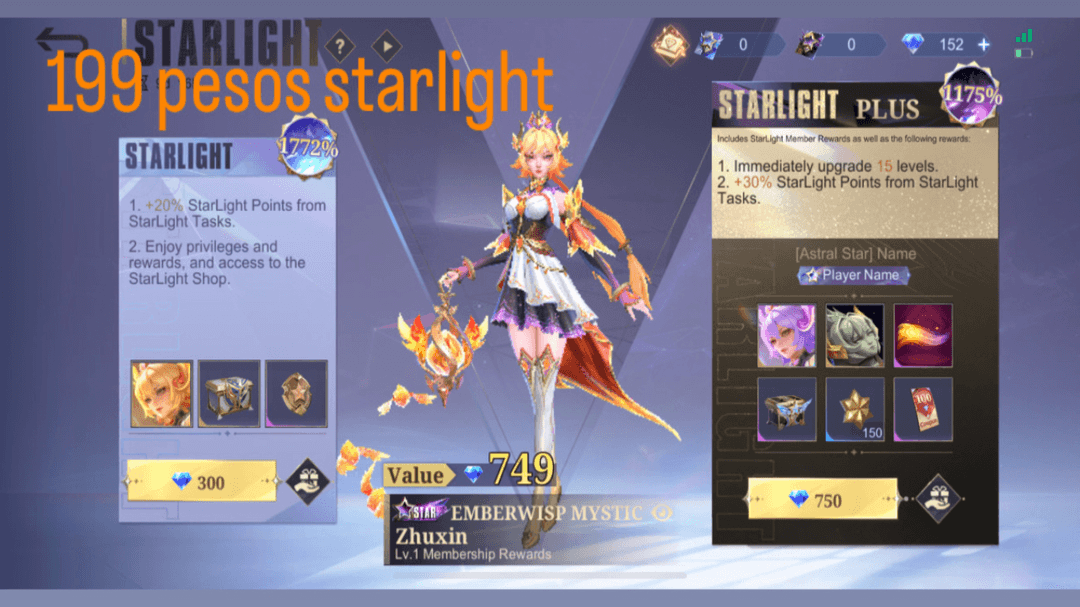Inspect the grey stone creature reward

coord(854,335)
